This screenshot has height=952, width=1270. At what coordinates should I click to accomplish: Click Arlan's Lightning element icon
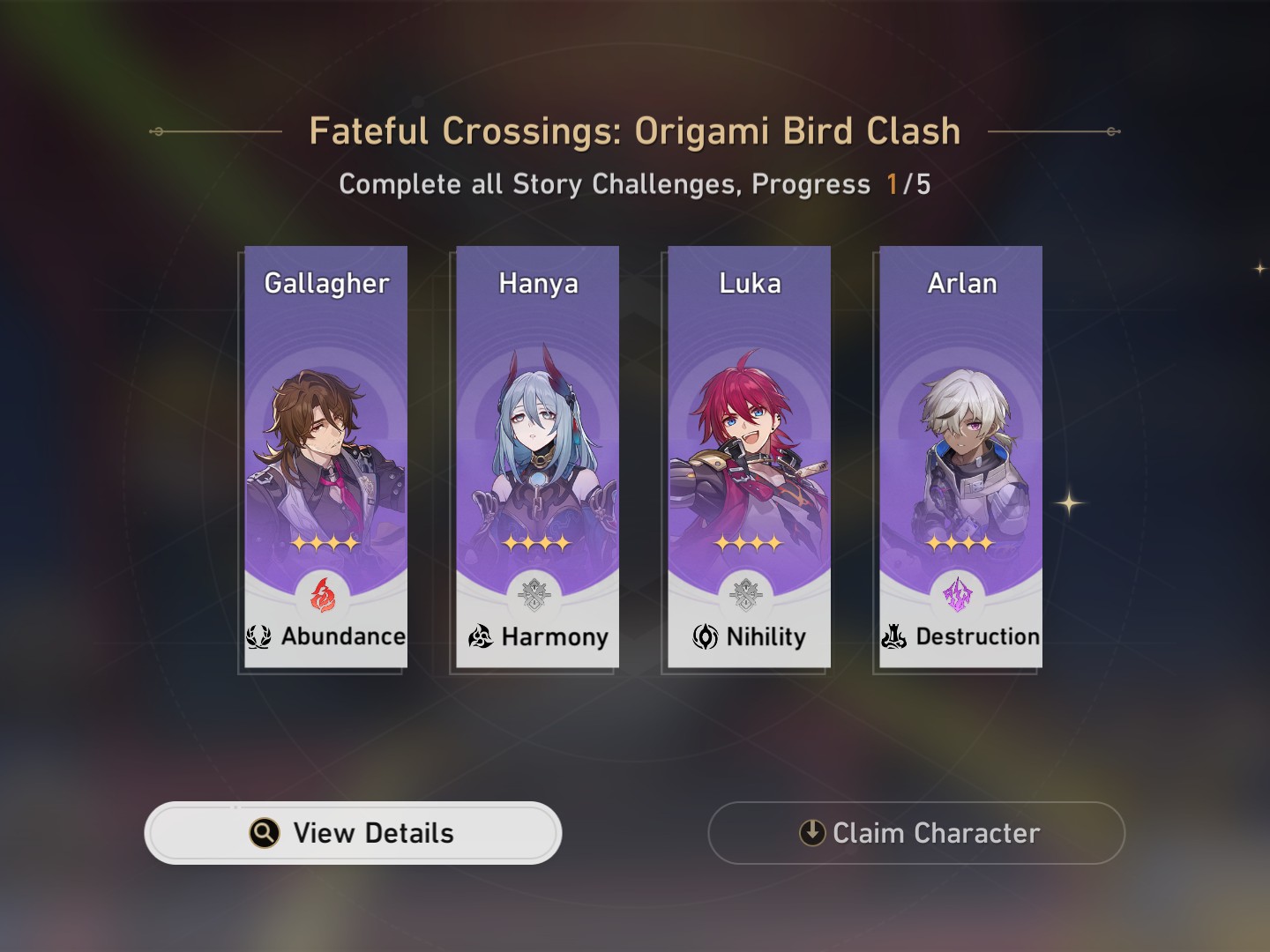pos(958,595)
